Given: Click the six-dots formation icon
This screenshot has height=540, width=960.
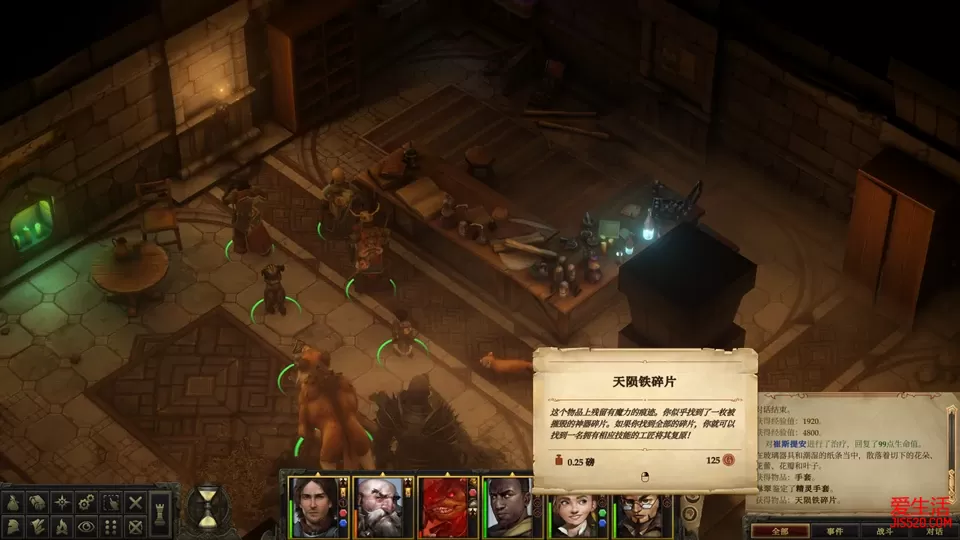Looking at the screenshot, I should [x=113, y=526].
